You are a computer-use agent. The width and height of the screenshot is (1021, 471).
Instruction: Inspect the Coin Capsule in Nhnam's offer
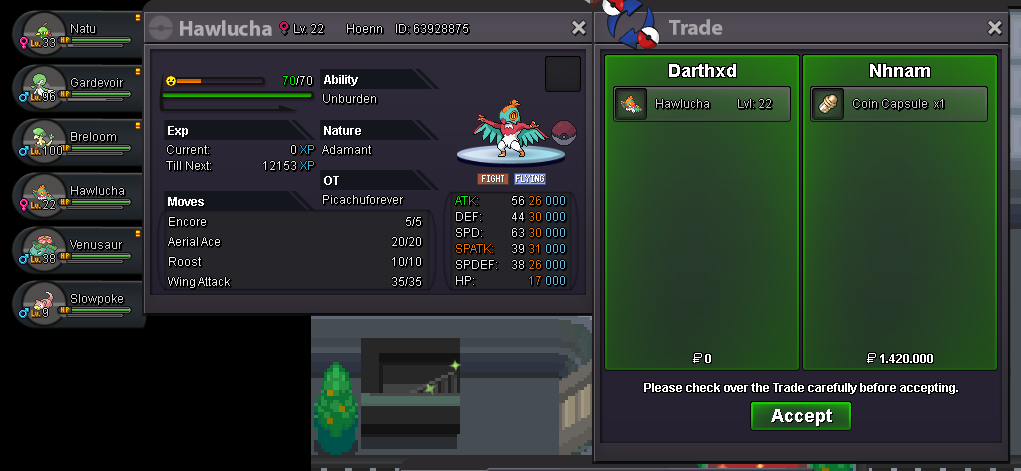898,104
